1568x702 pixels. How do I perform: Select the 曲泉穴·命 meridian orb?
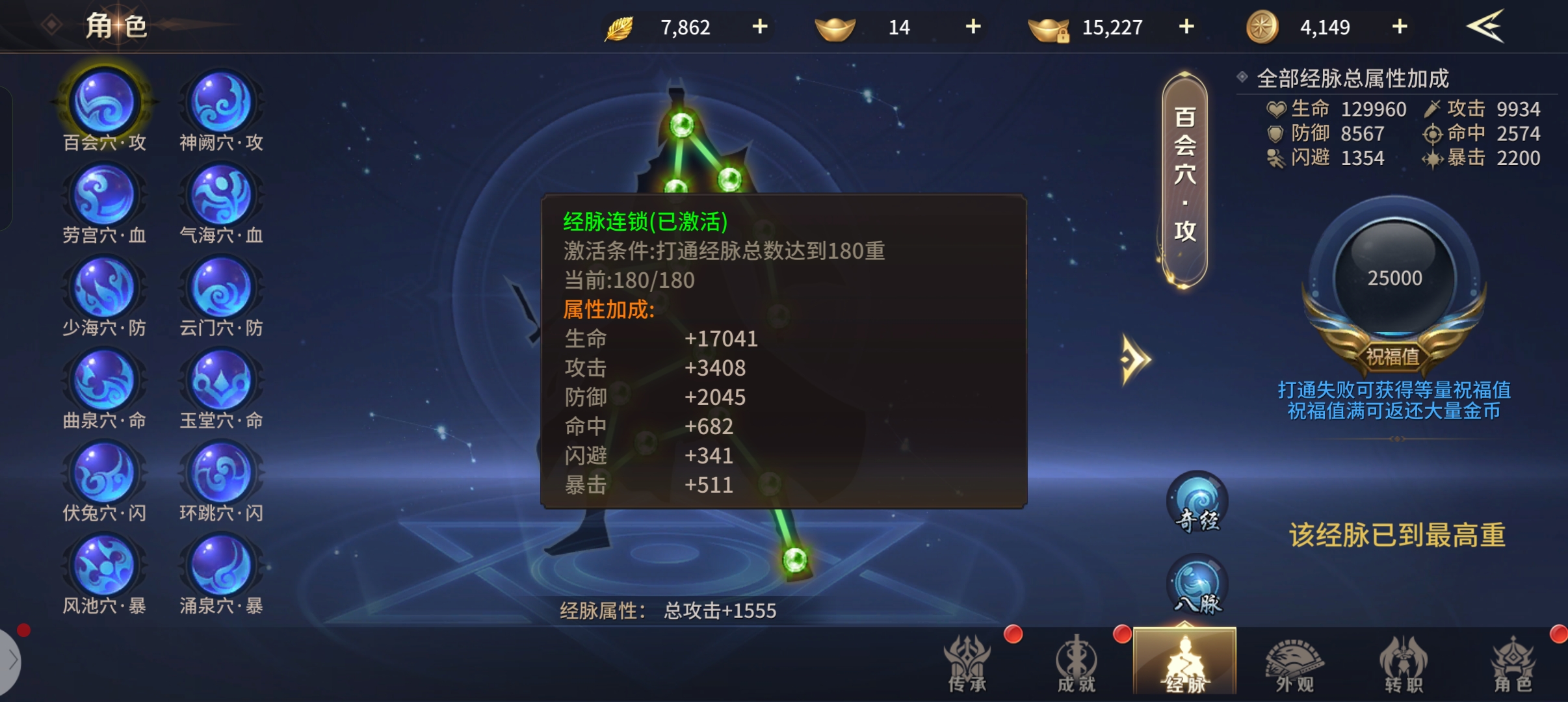pyautogui.click(x=104, y=382)
